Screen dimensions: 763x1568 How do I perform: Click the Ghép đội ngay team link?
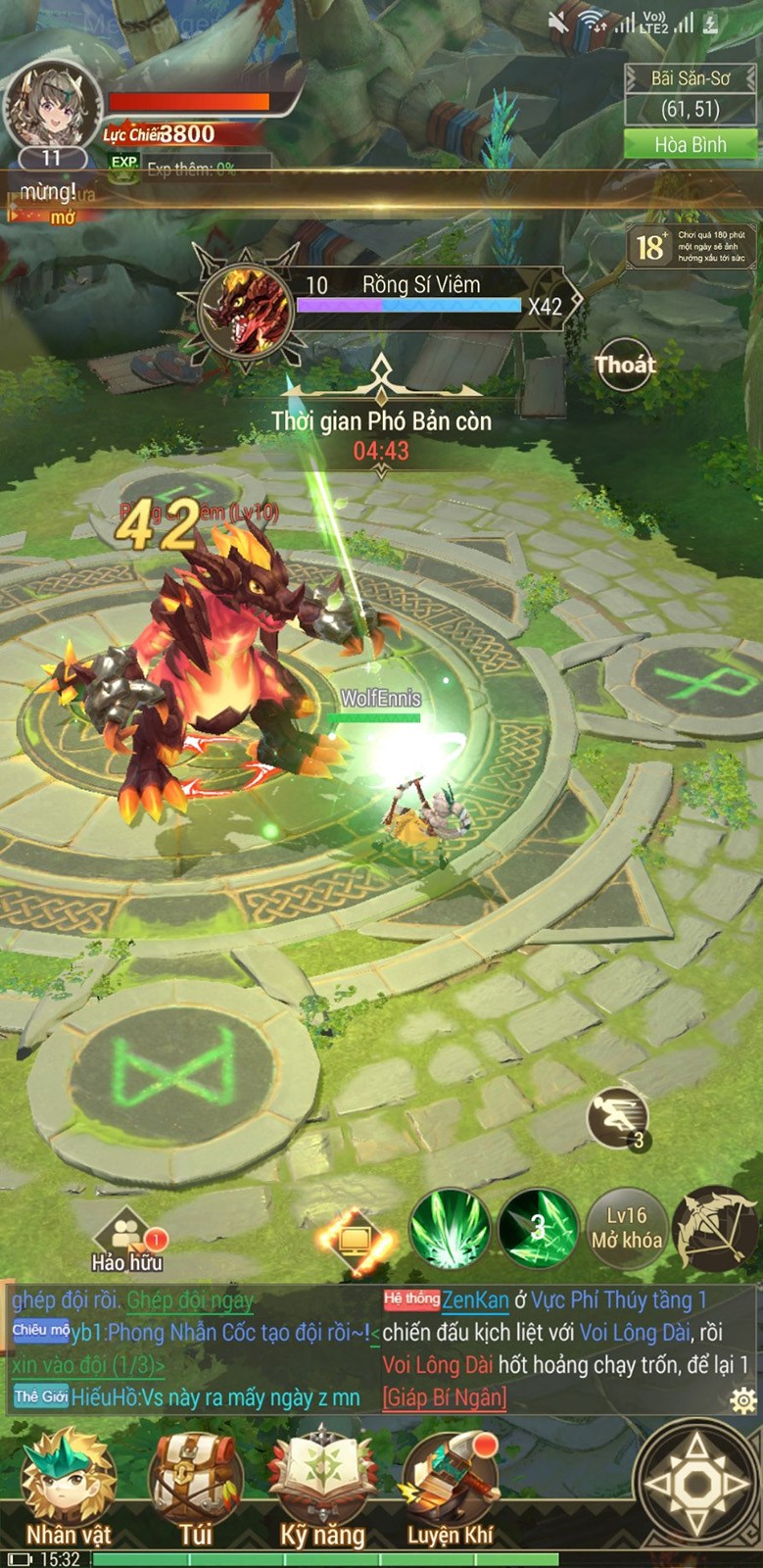click(x=190, y=1300)
